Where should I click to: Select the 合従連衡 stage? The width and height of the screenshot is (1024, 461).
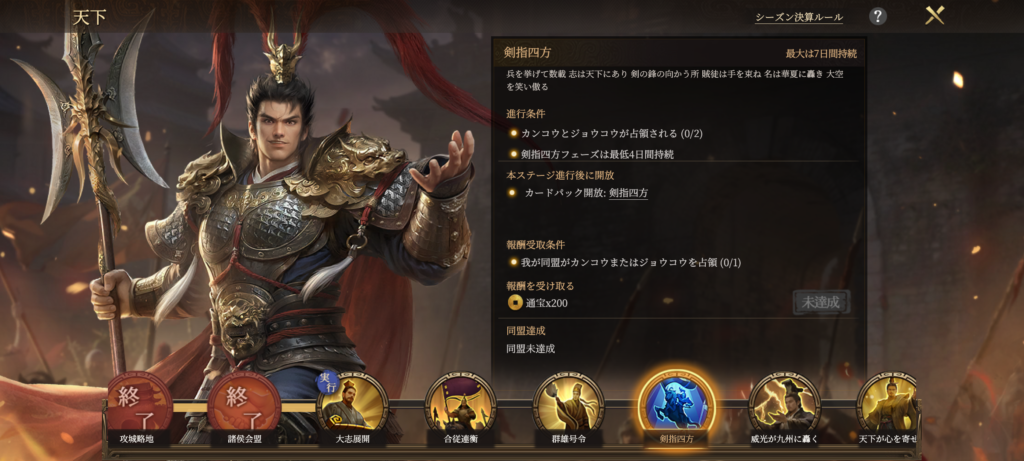click(460, 406)
